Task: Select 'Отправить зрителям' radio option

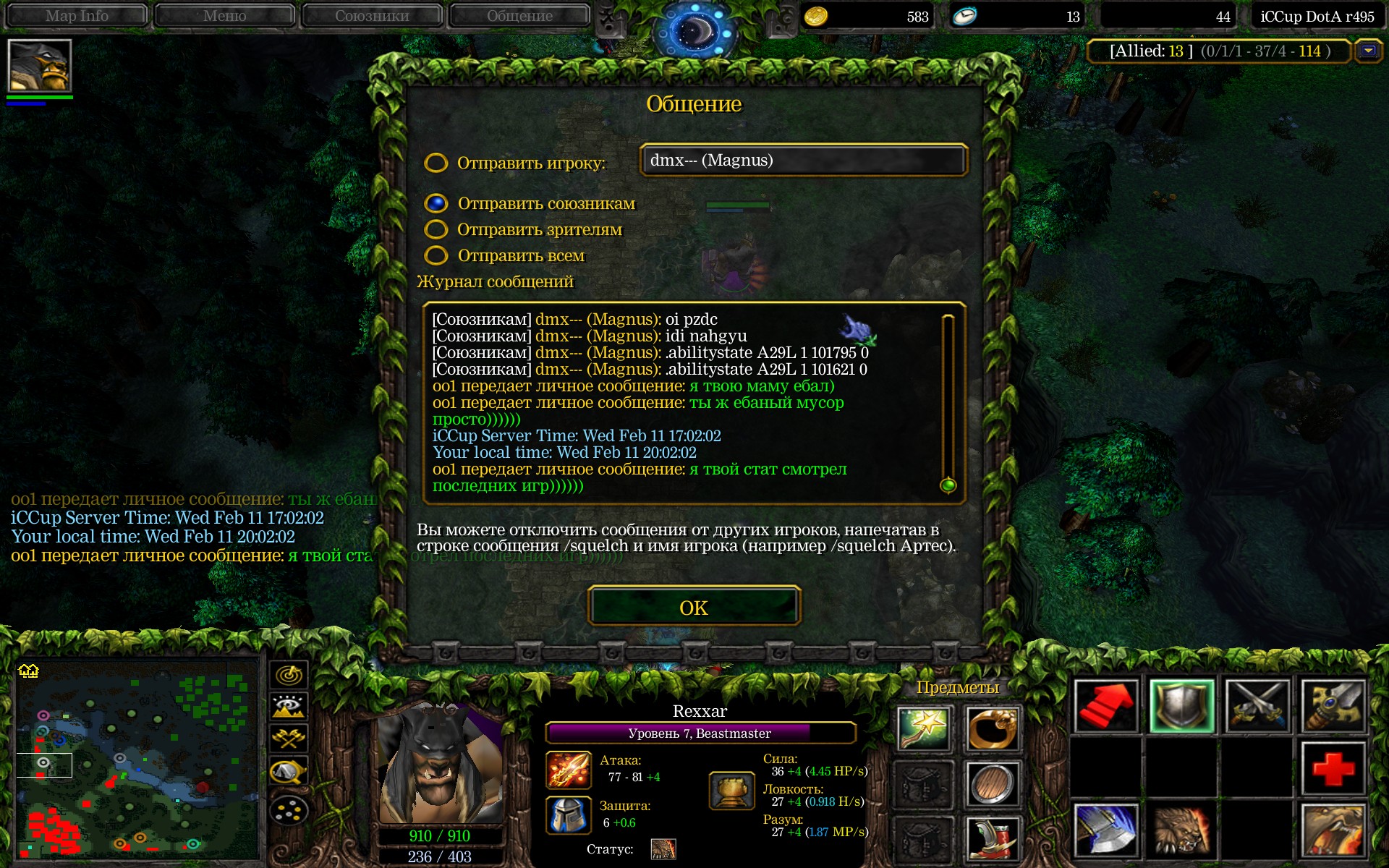Action: point(436,229)
